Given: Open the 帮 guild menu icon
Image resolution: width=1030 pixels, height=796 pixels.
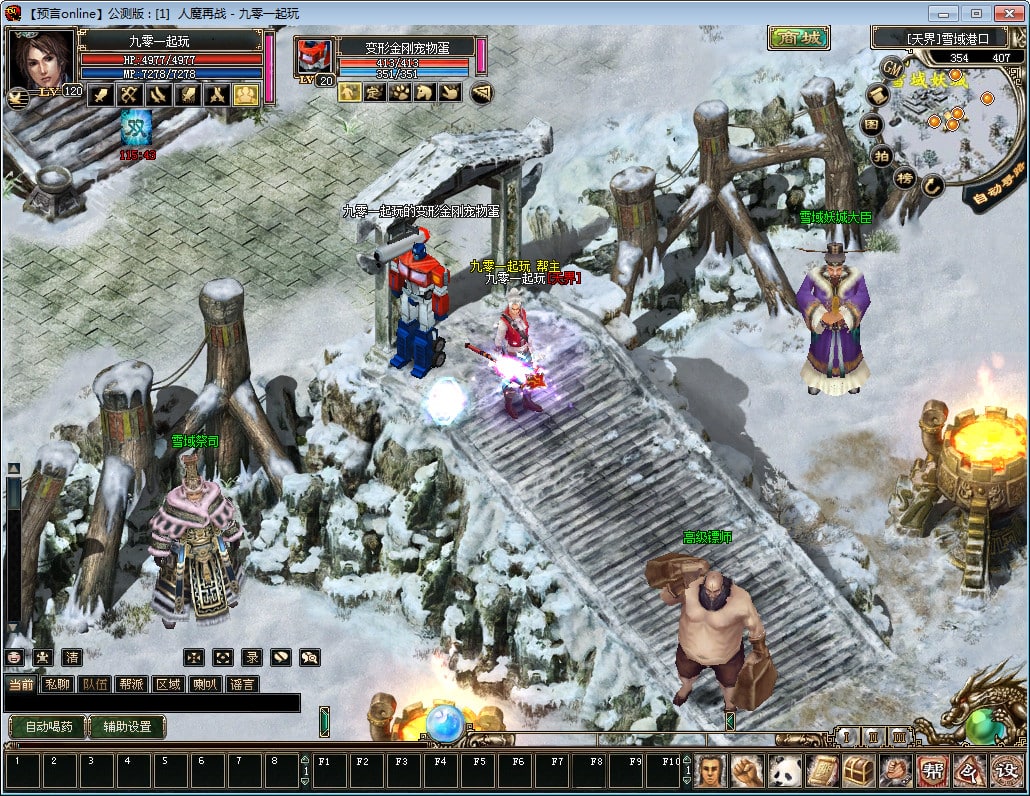Looking at the screenshot, I should [931, 771].
